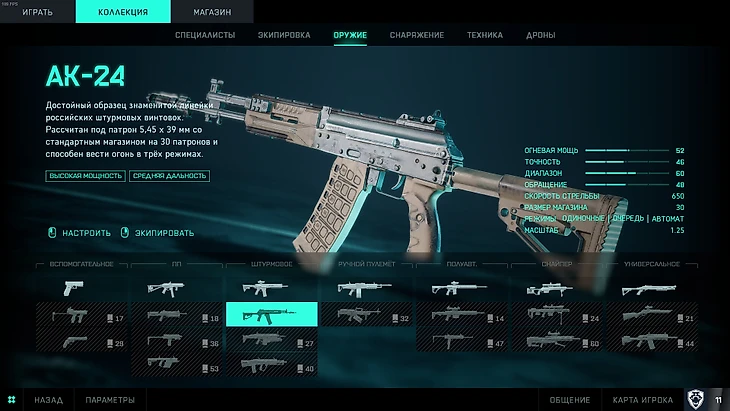Open ПАРАМЕТРЫ settings

coord(110,400)
